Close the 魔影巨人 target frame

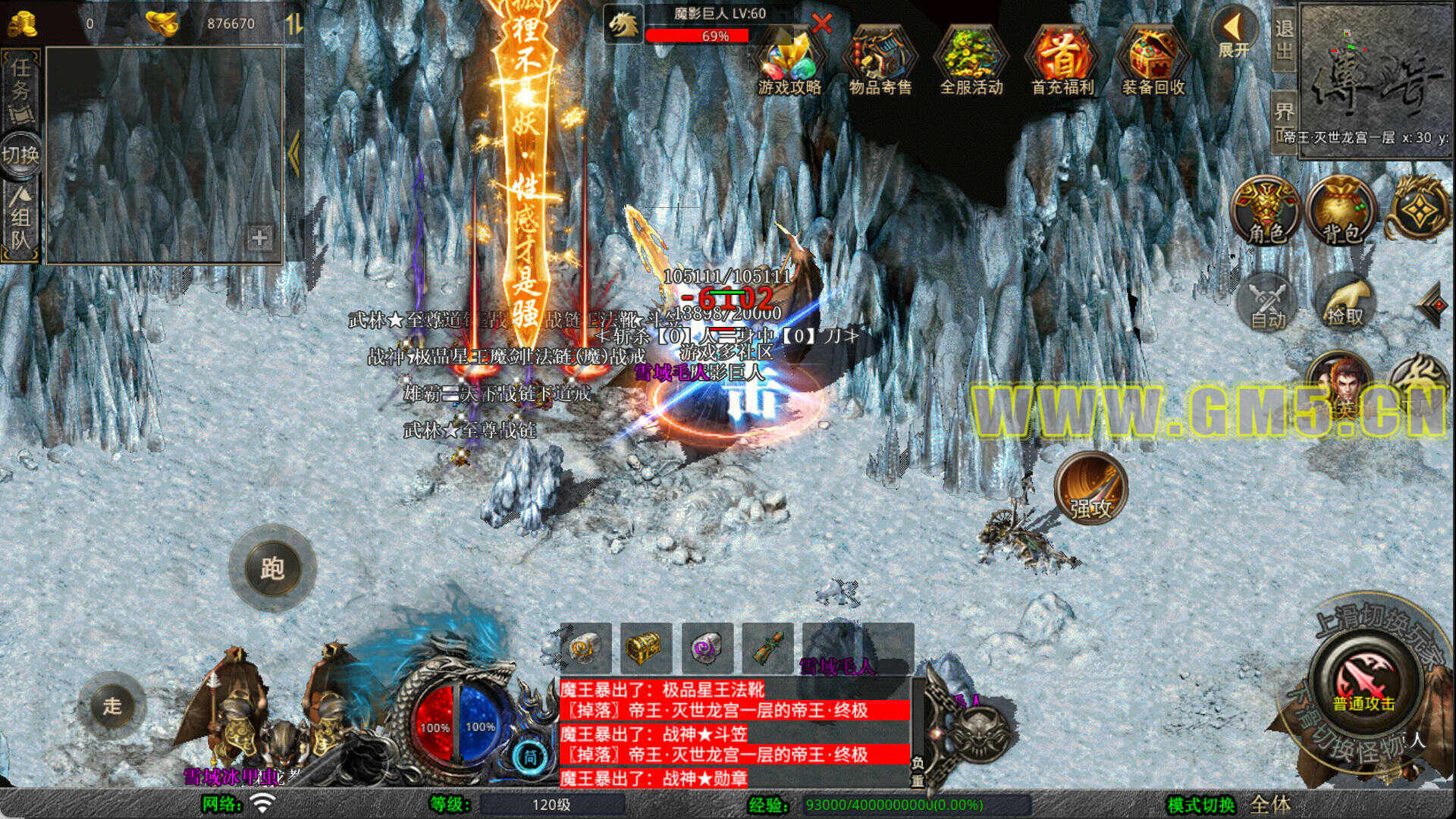[821, 24]
